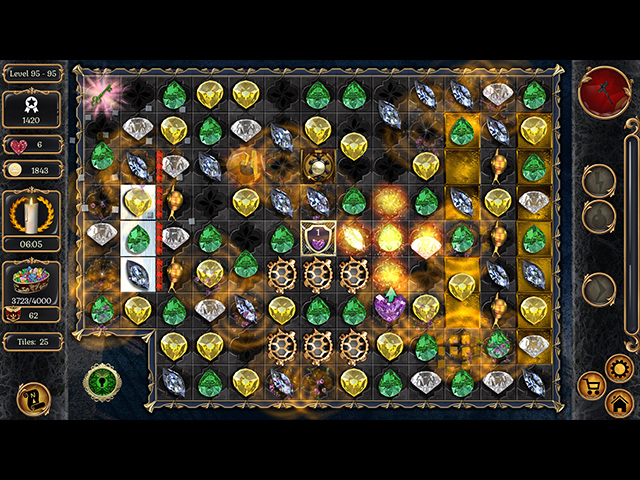Open the shop cart button
Screen dimensions: 640x480
[593, 384]
